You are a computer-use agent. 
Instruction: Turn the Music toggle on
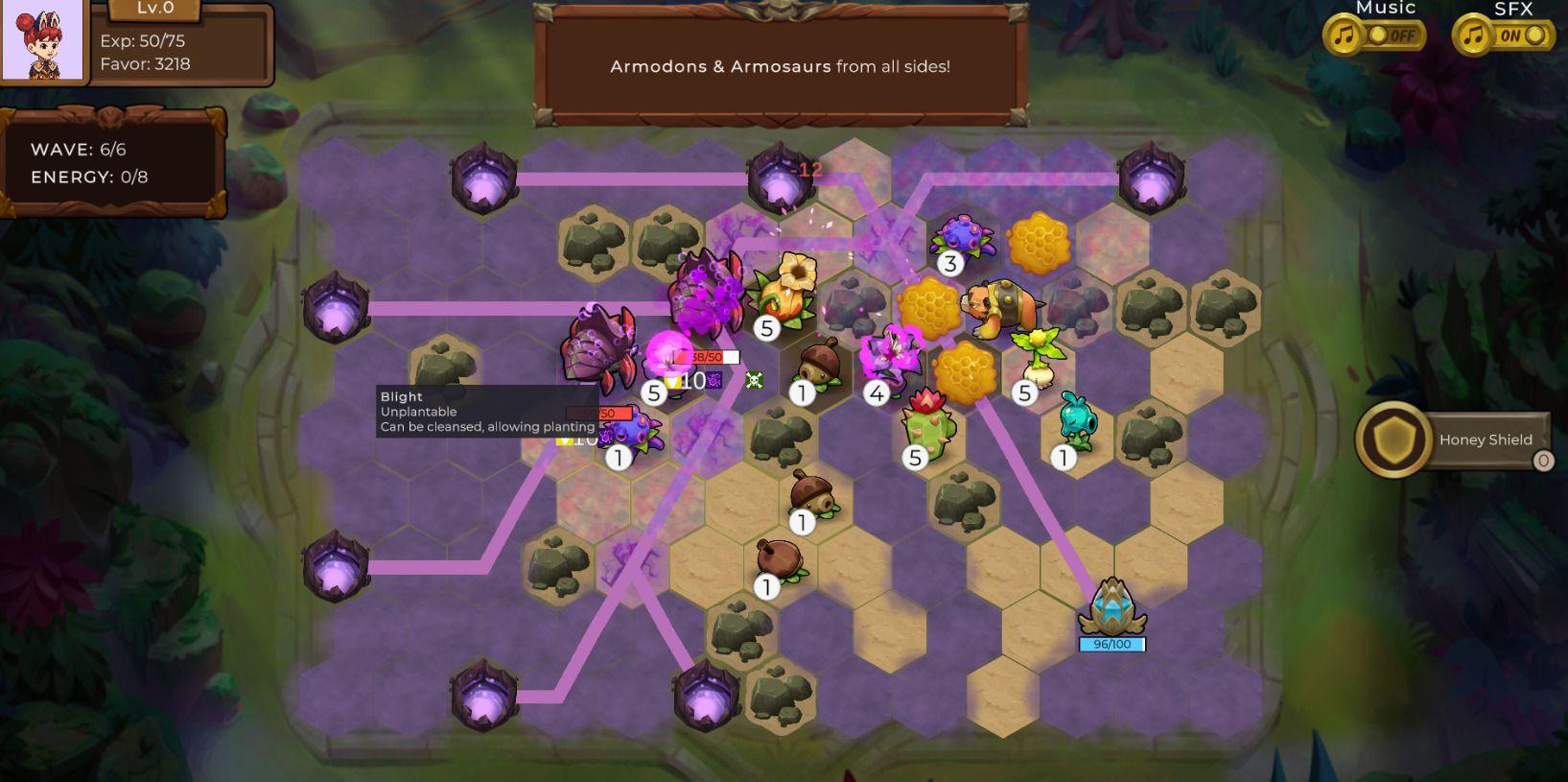[1392, 35]
